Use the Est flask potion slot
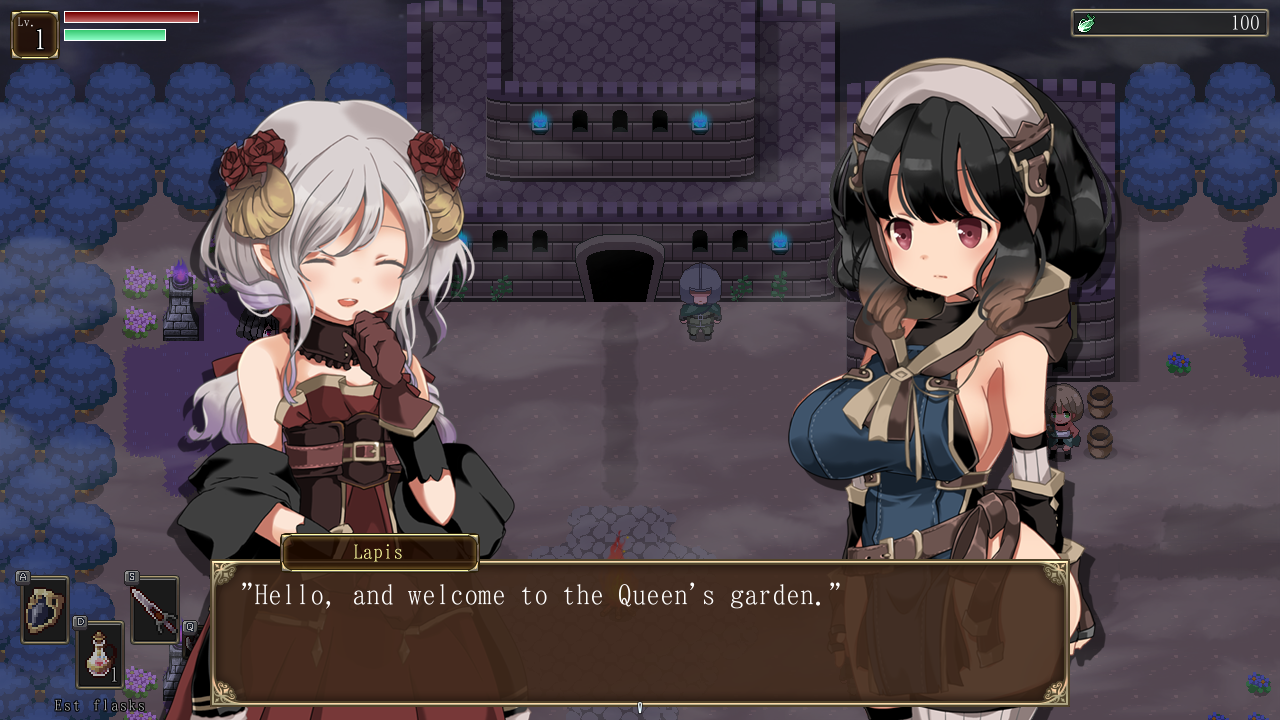 pyautogui.click(x=100, y=656)
